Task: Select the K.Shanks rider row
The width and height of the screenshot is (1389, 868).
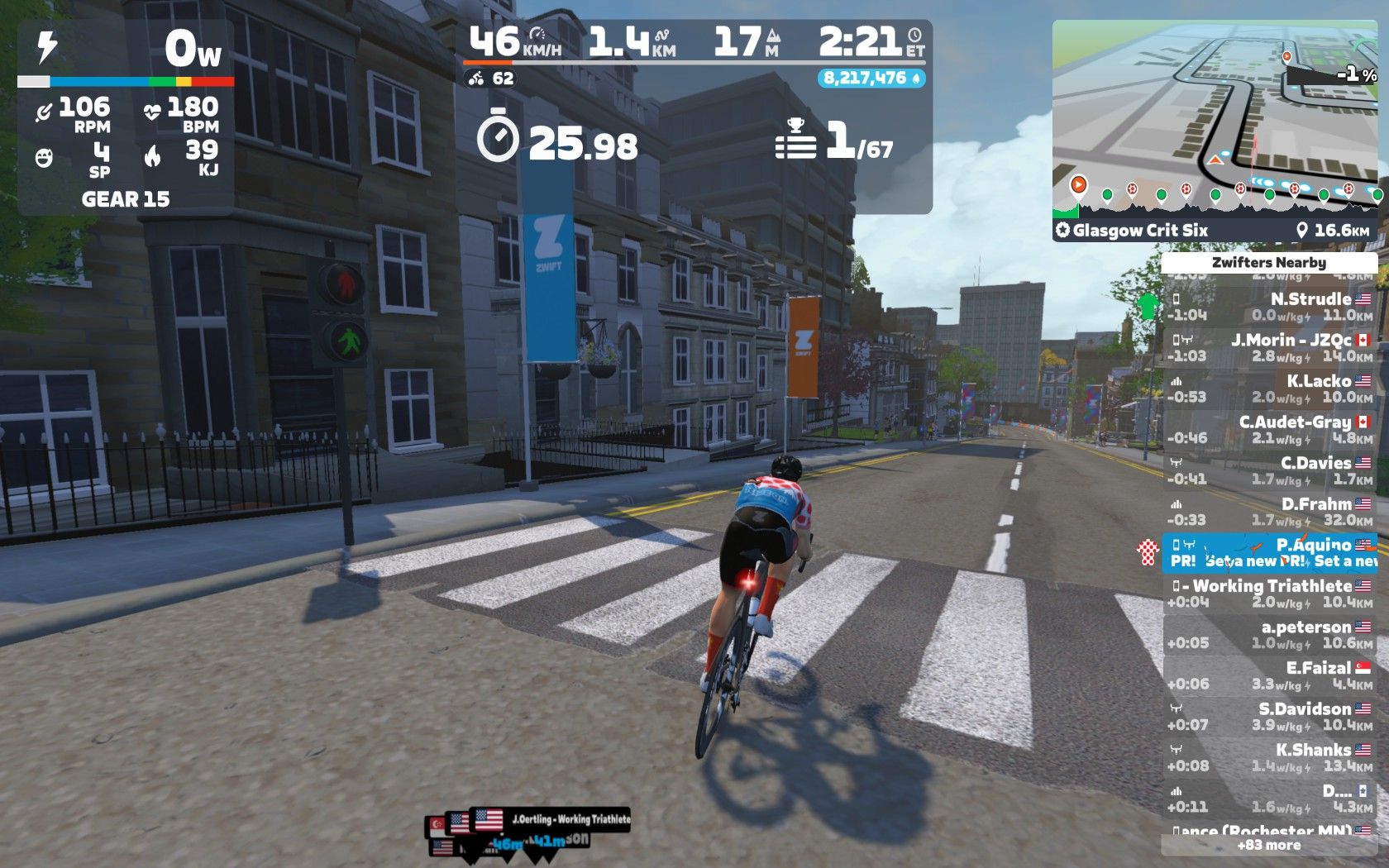Action: click(x=1269, y=757)
